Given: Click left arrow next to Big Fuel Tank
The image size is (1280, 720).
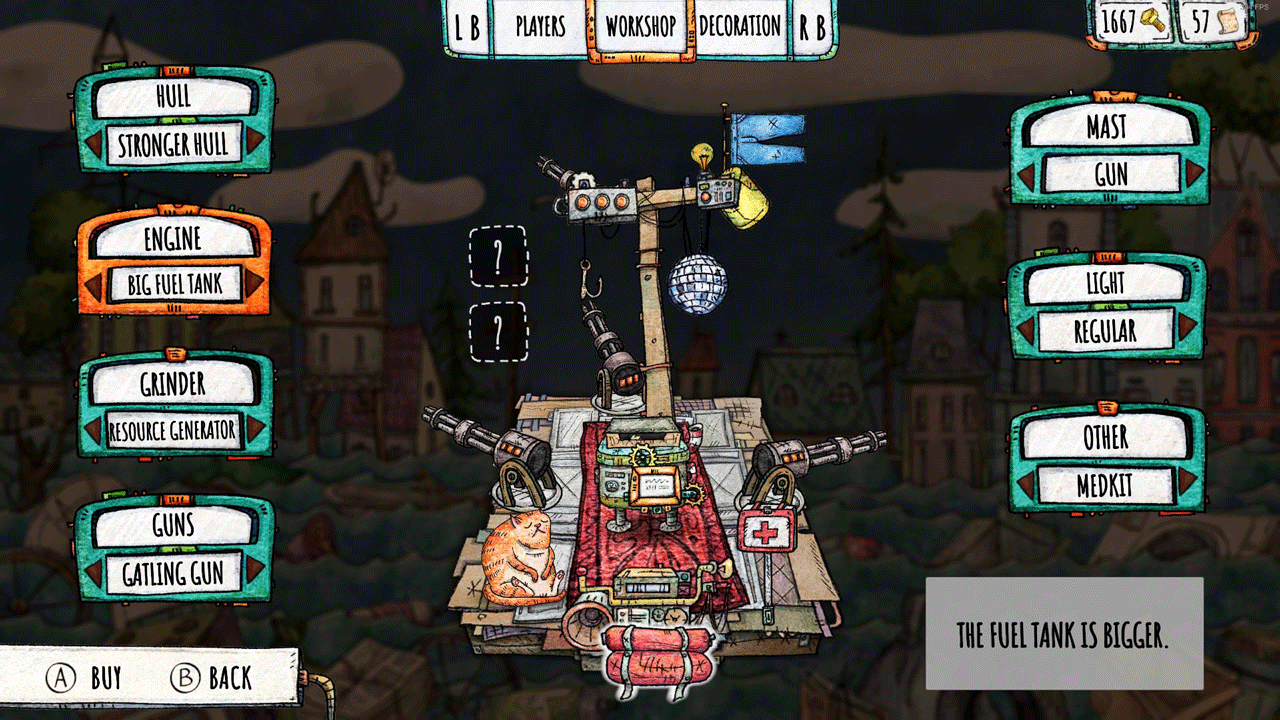Looking at the screenshot, I should point(94,286).
